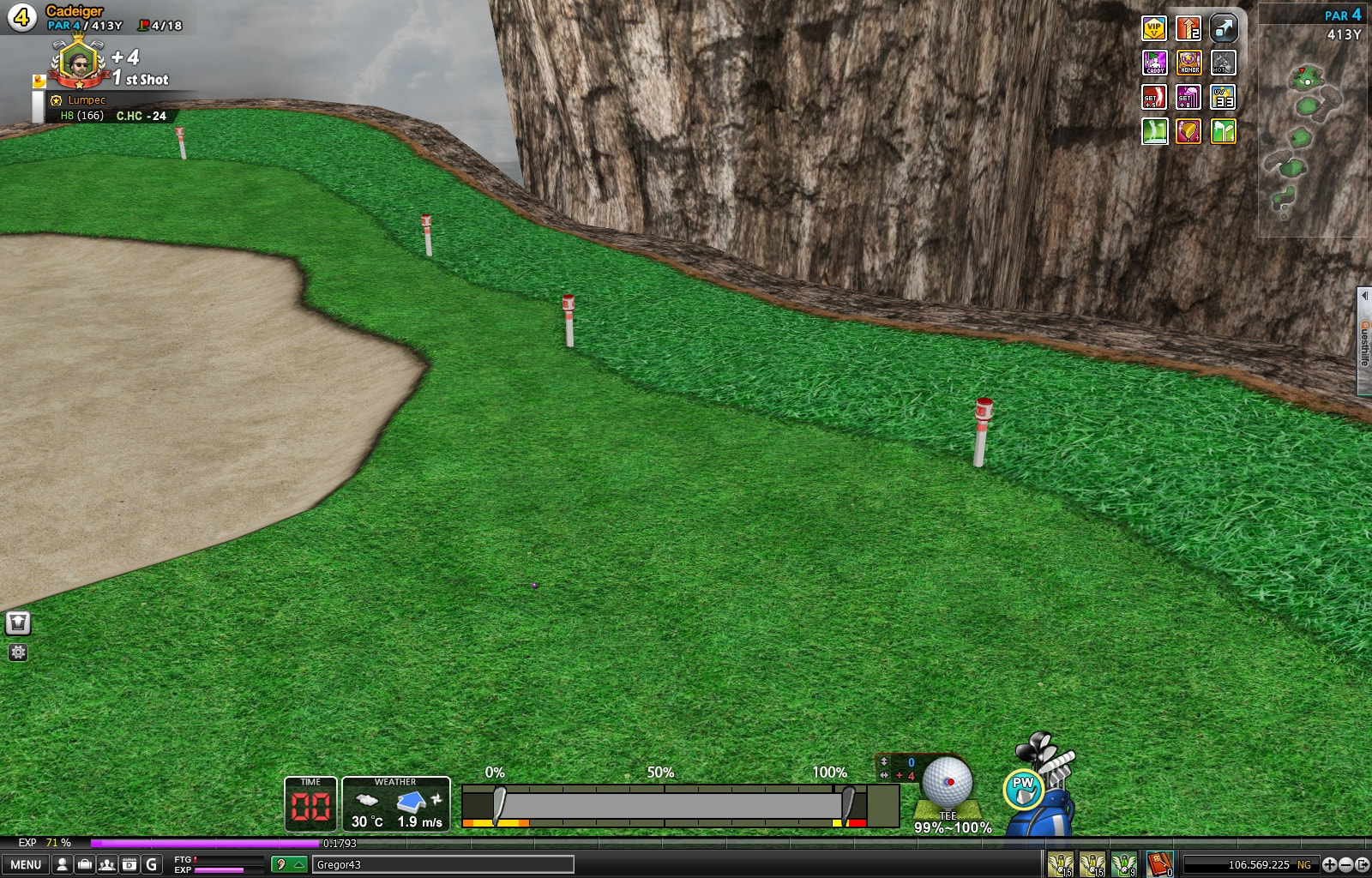
Task: Open the daily calendar icon
Action: pos(129,864)
